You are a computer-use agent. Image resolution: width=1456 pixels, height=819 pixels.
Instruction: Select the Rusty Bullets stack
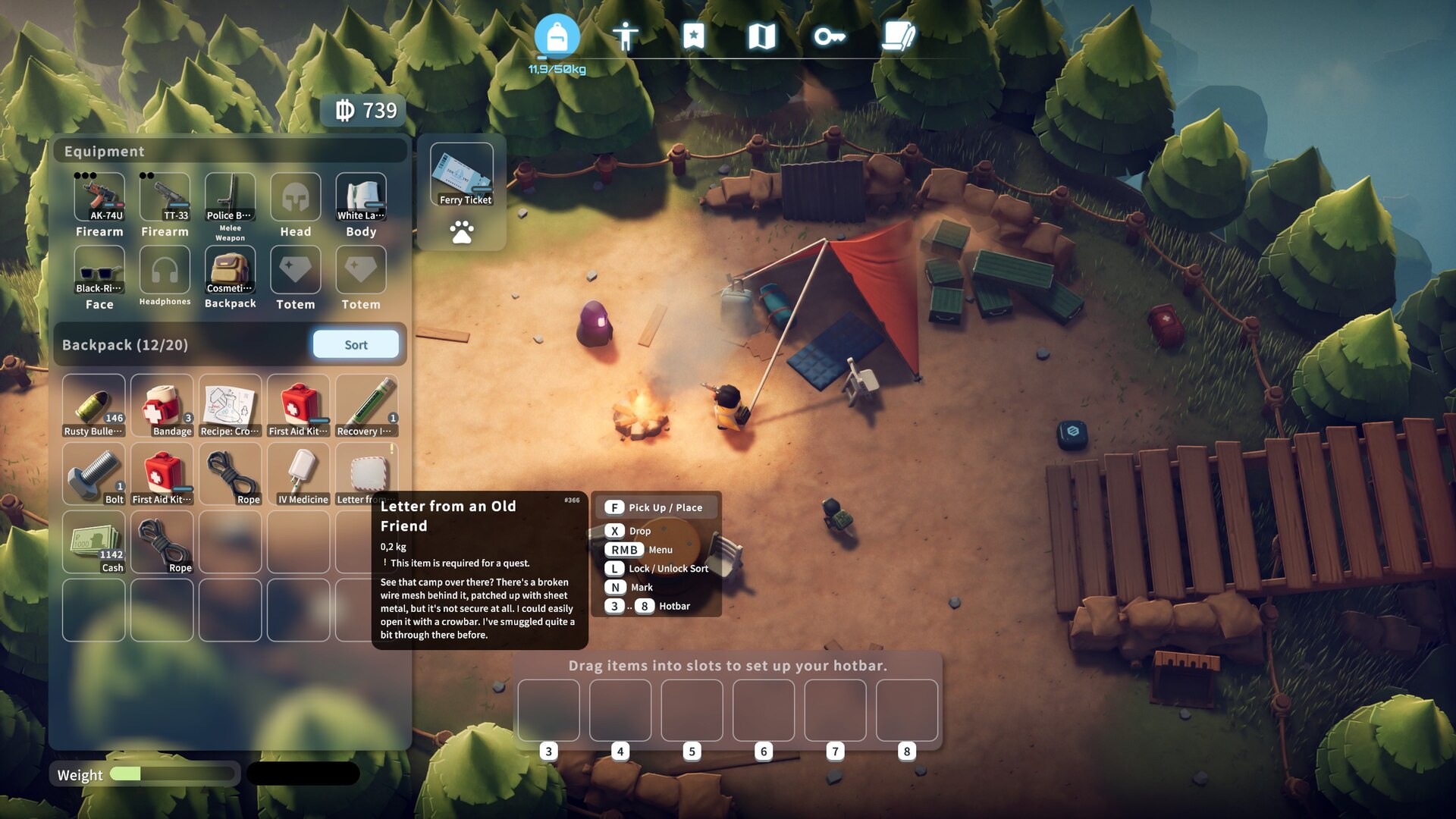pos(93,406)
